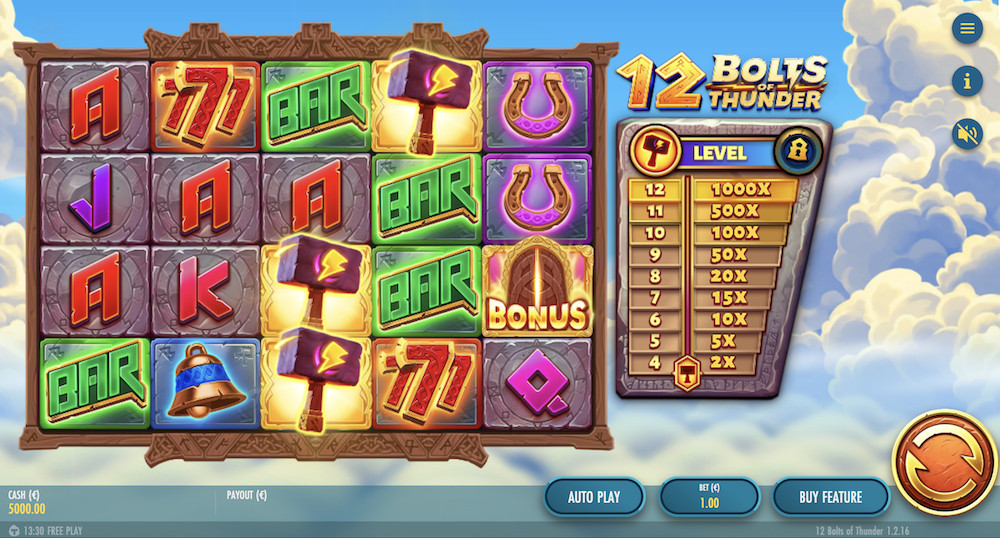
Task: Show the game info page
Action: [967, 80]
